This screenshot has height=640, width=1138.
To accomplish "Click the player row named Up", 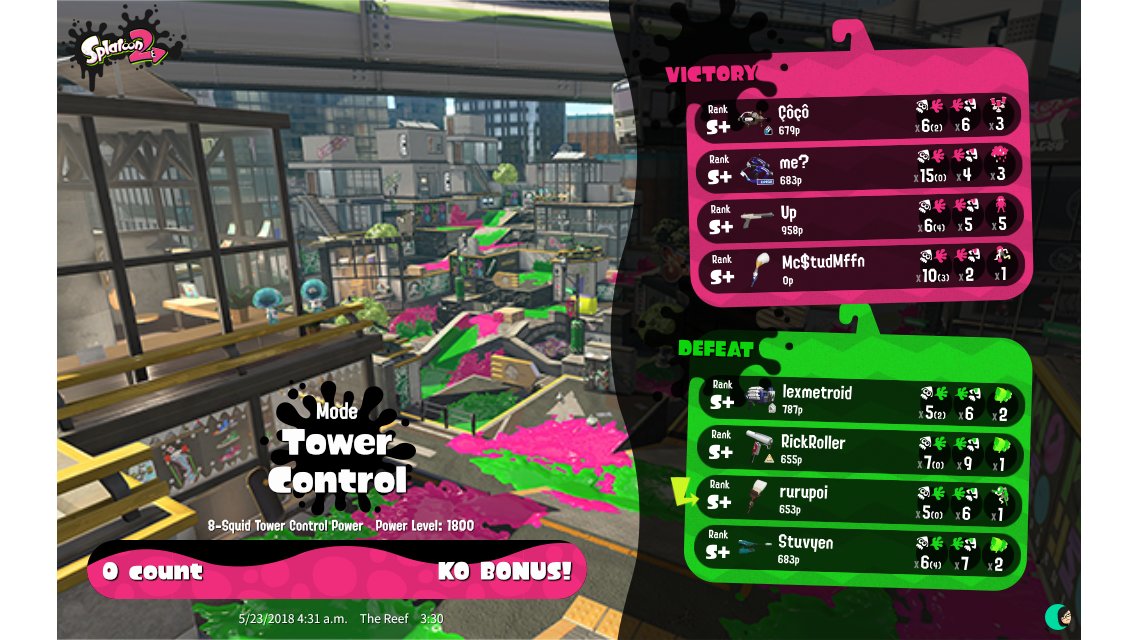I will (x=858, y=218).
